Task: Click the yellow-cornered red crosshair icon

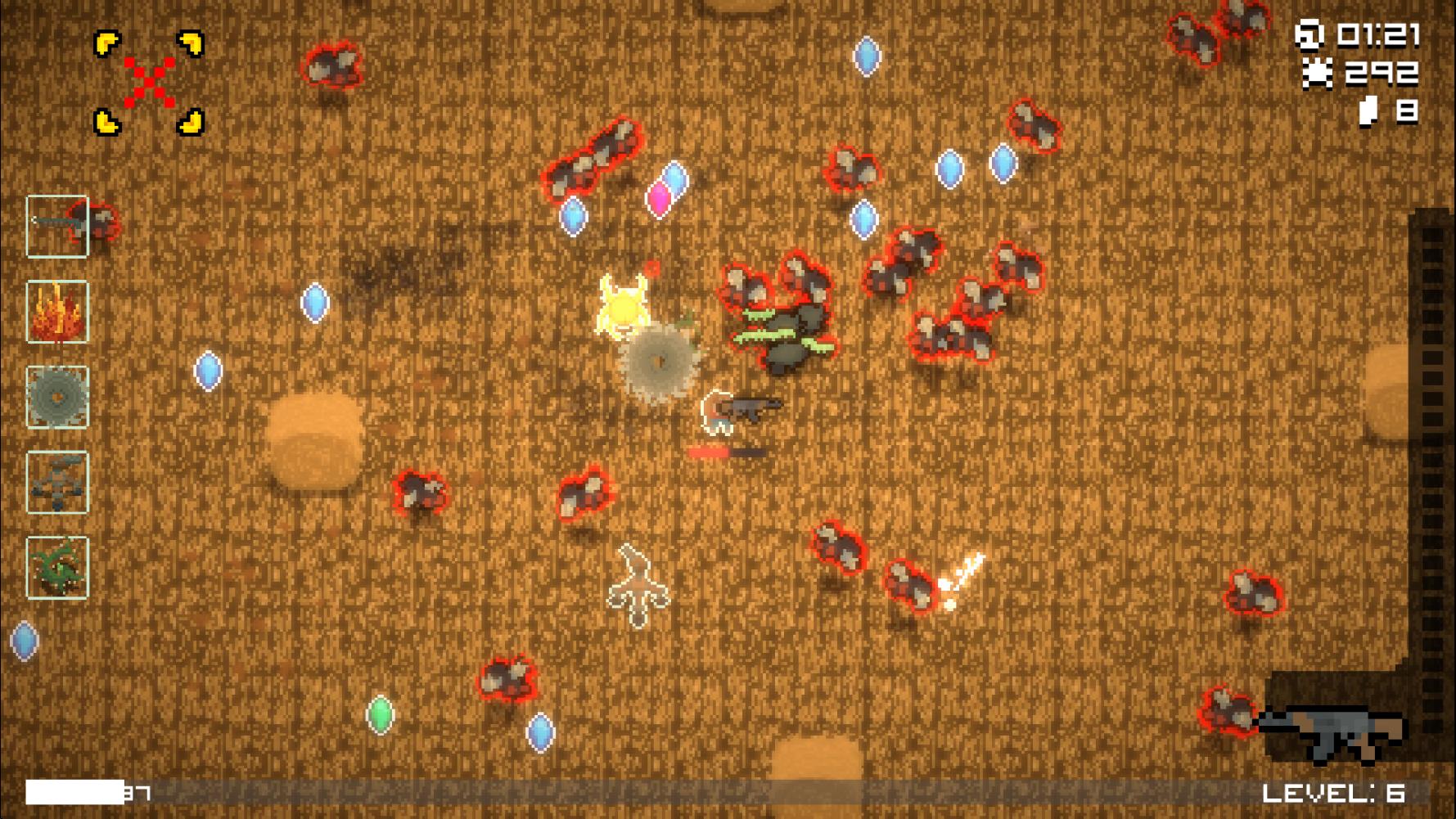Action: [149, 83]
